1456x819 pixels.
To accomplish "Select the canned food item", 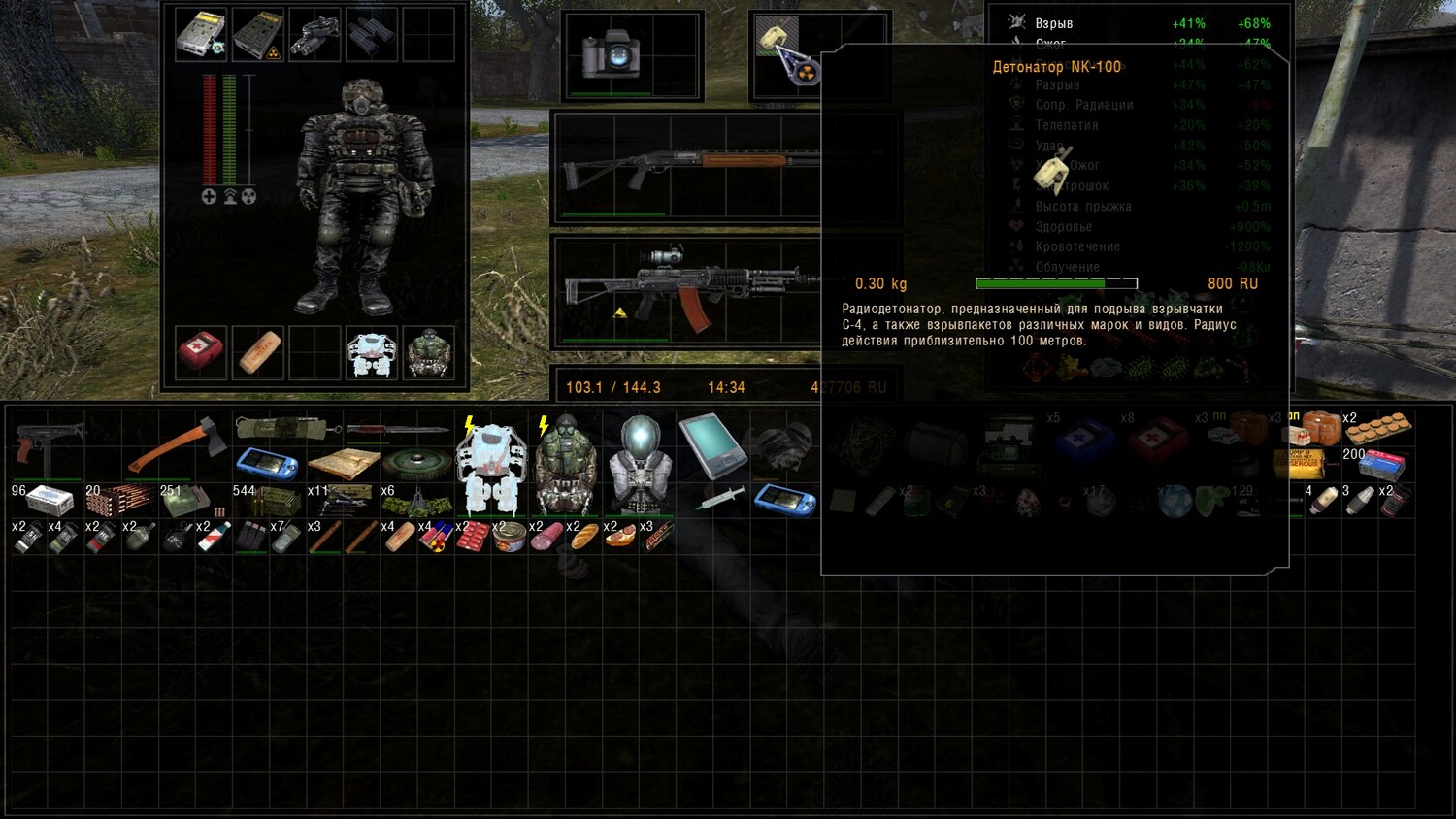I will pyautogui.click(x=510, y=536).
